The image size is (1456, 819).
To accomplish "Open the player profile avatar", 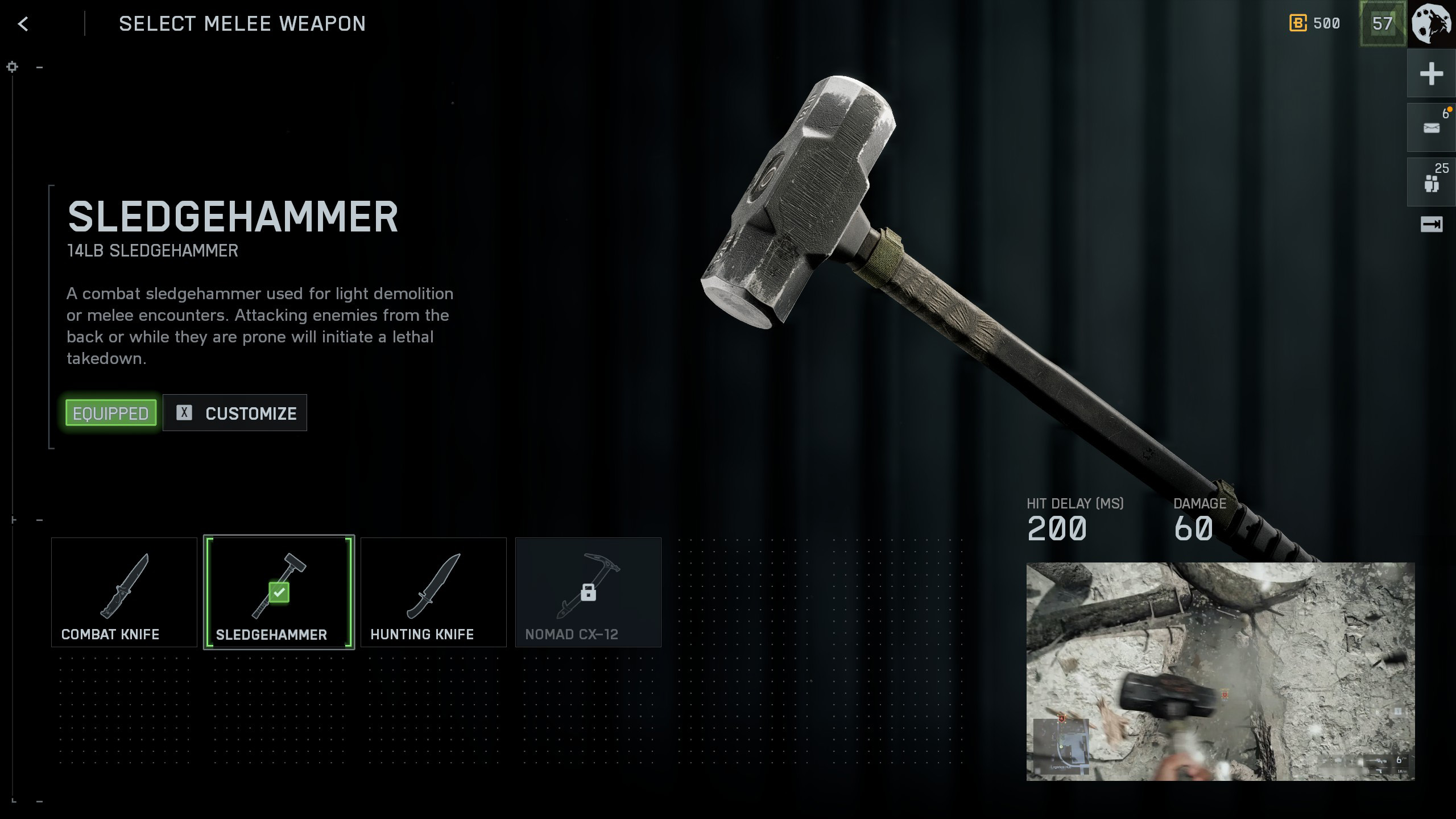I will point(1432,23).
